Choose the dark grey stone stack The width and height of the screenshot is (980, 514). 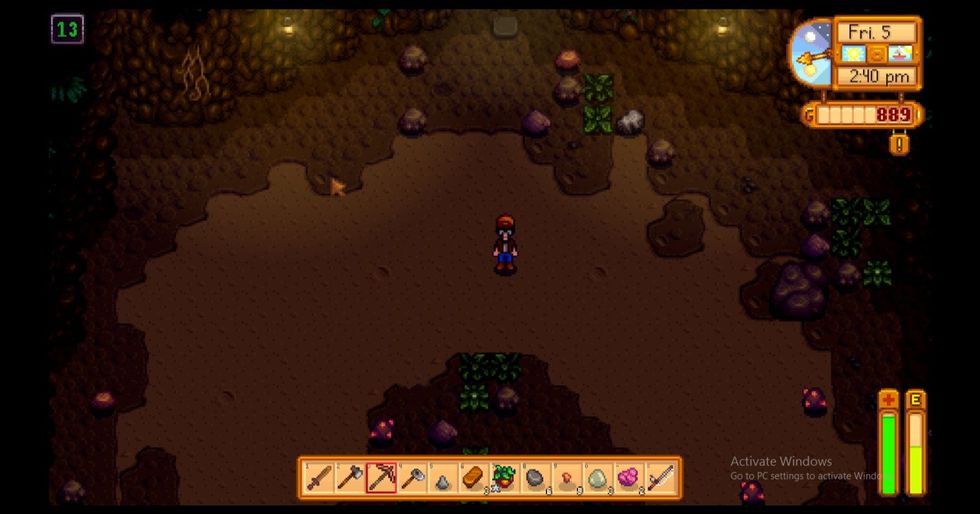point(536,478)
